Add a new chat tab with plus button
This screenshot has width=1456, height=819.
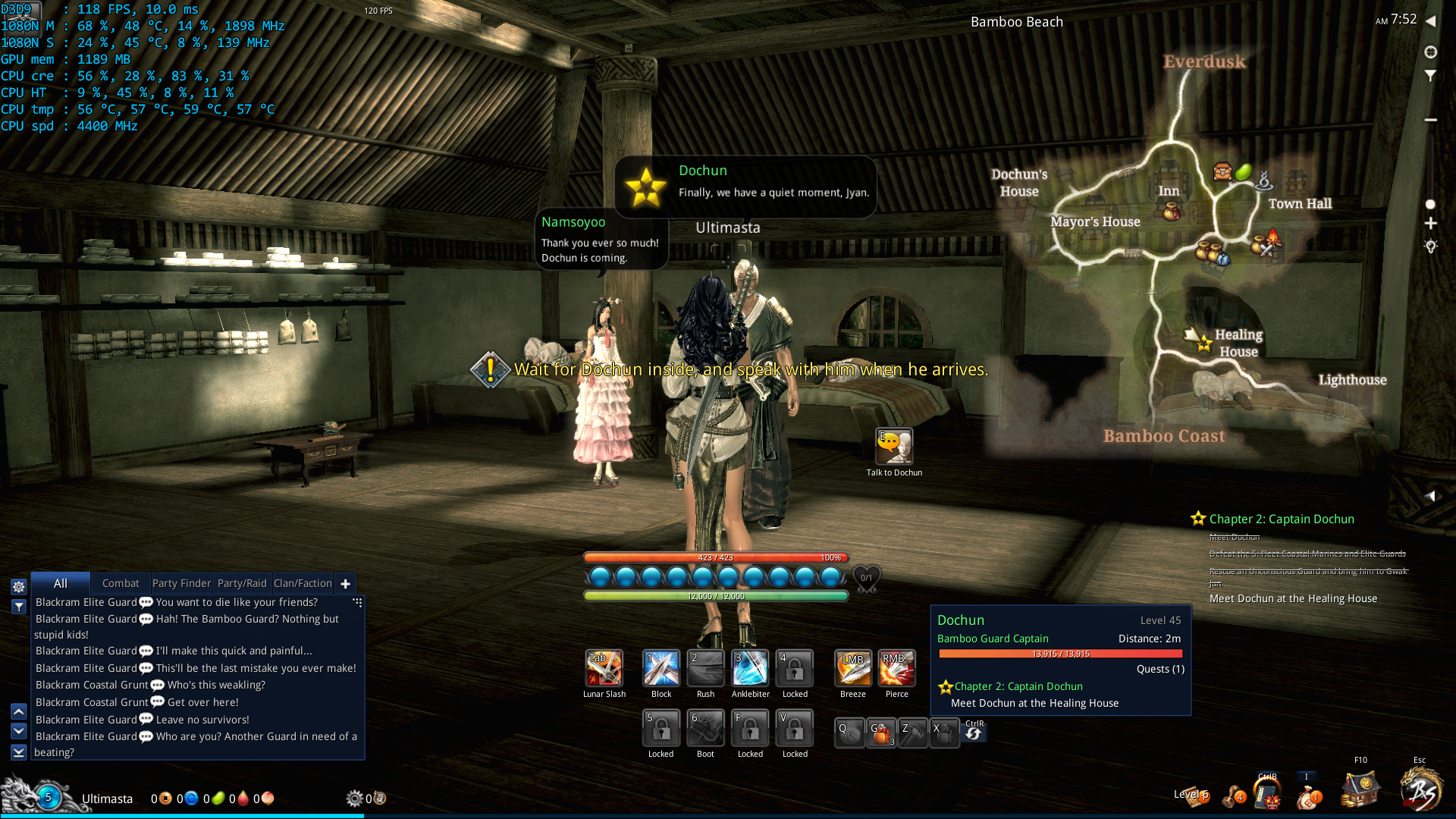[x=346, y=583]
